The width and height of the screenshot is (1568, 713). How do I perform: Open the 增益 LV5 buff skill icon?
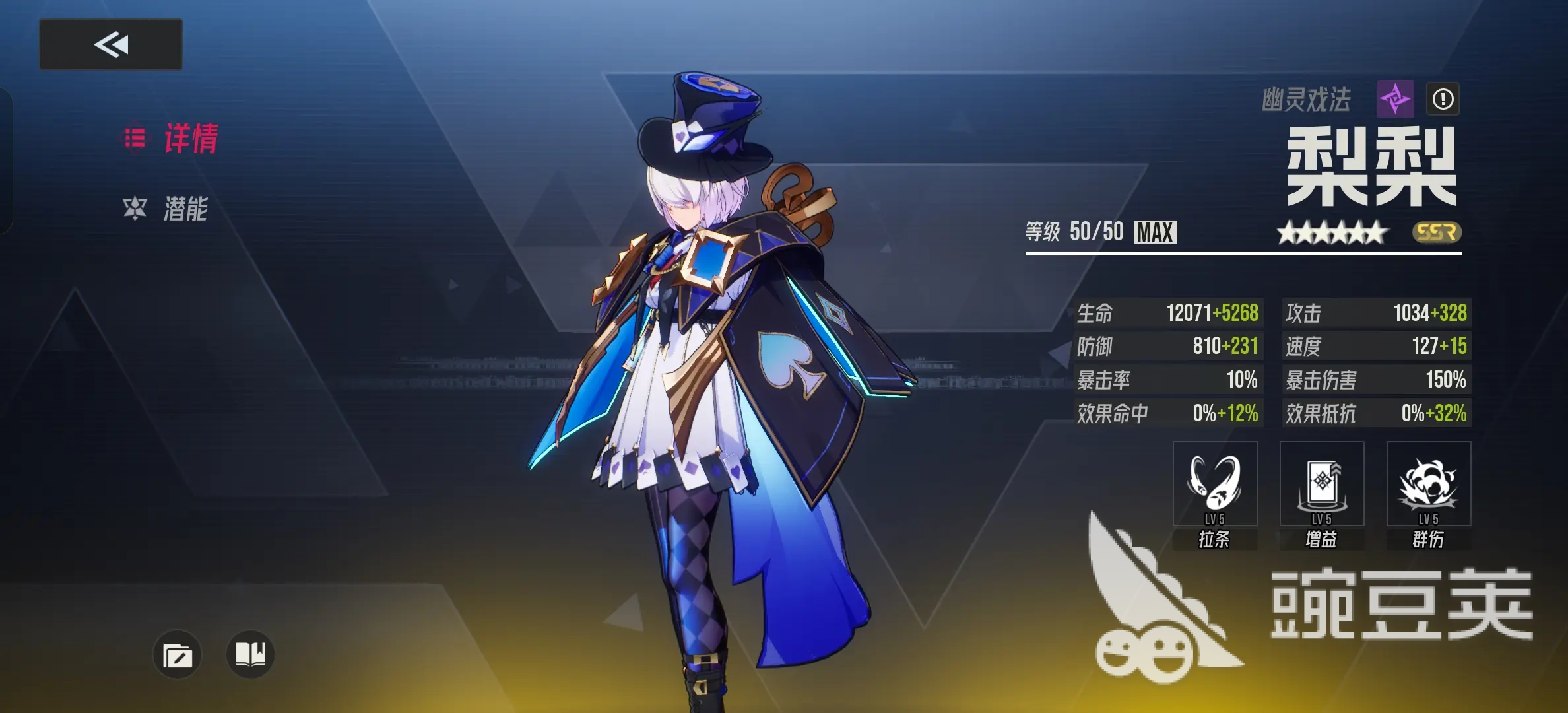click(x=1321, y=484)
